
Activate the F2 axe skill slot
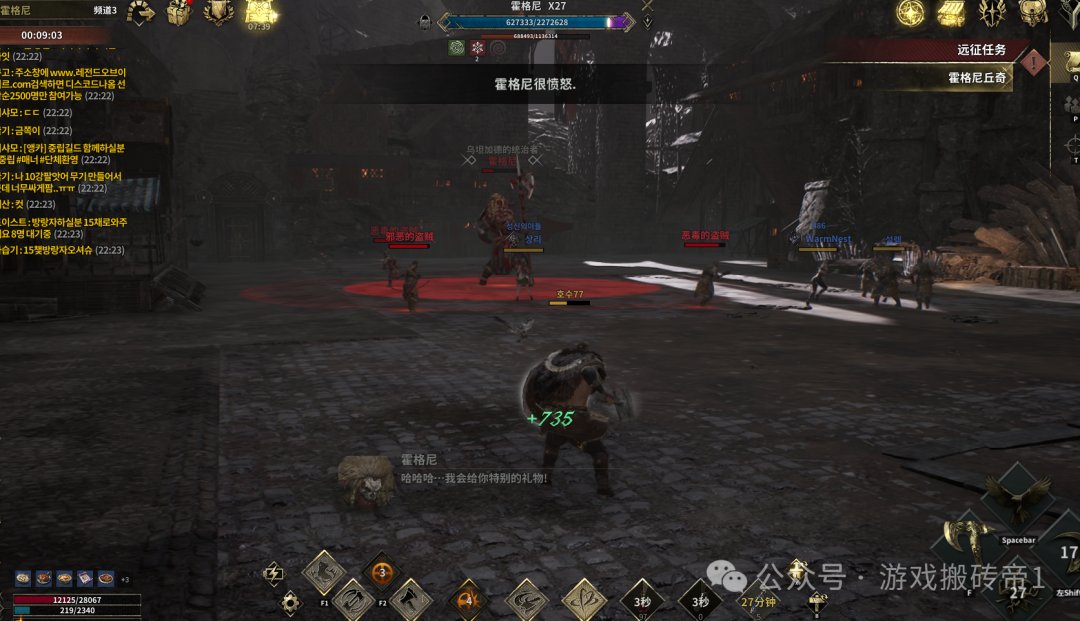point(409,599)
